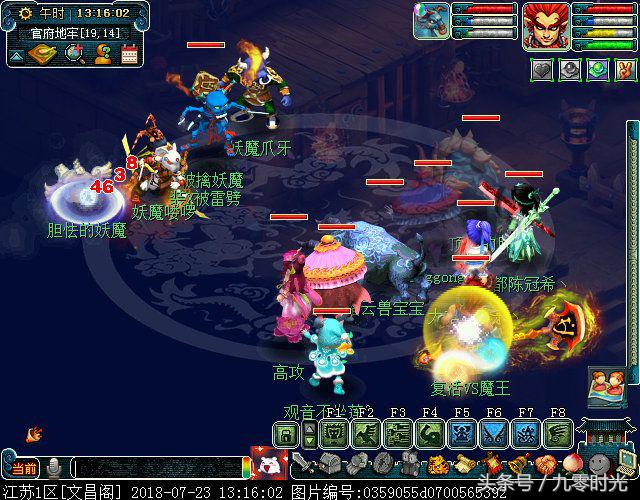Viewport: 640px width, 500px height.
Task: Click the grey heart status icon
Action: [541, 70]
